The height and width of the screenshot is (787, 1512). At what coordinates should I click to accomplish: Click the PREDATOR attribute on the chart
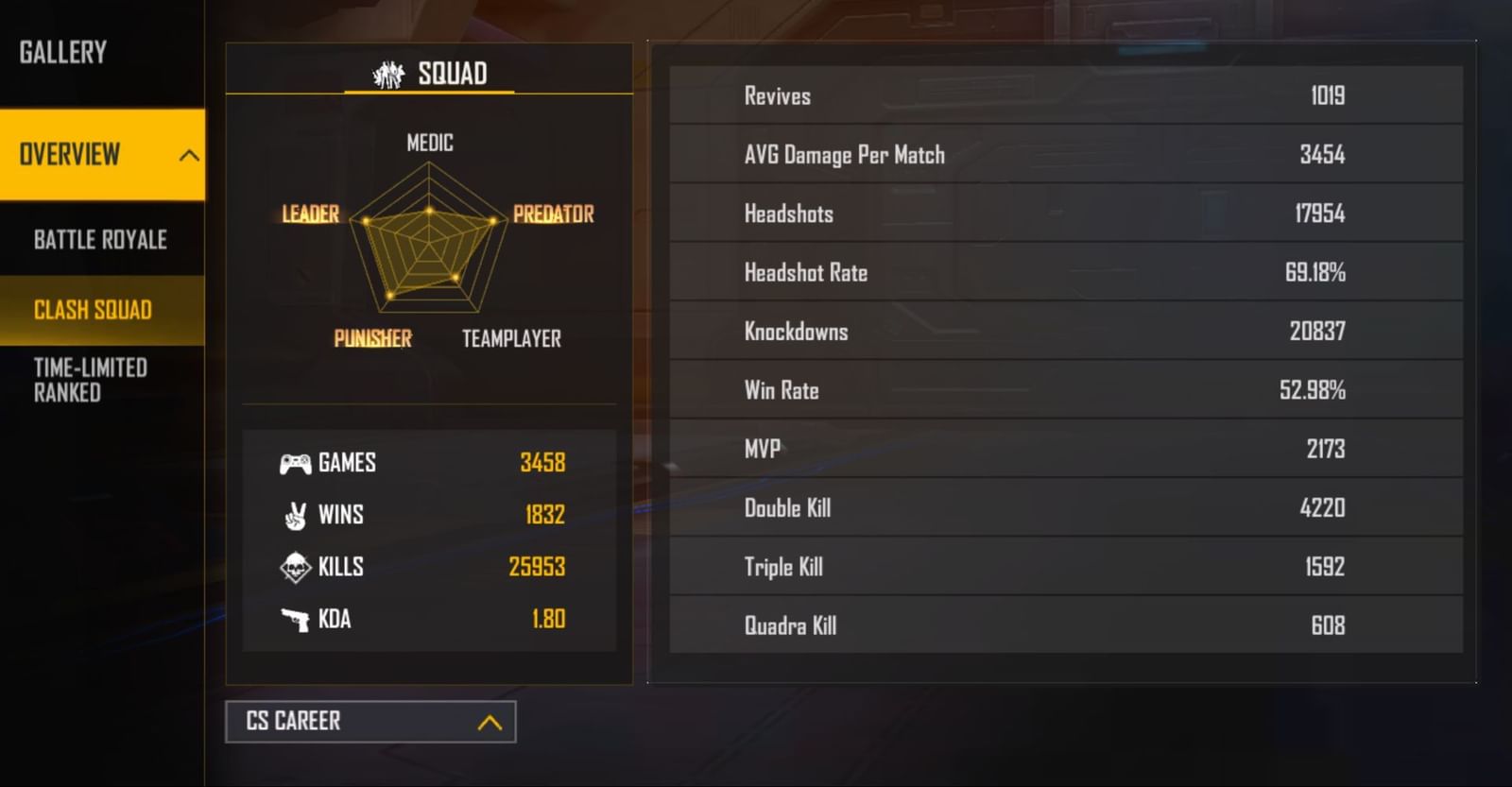[553, 214]
